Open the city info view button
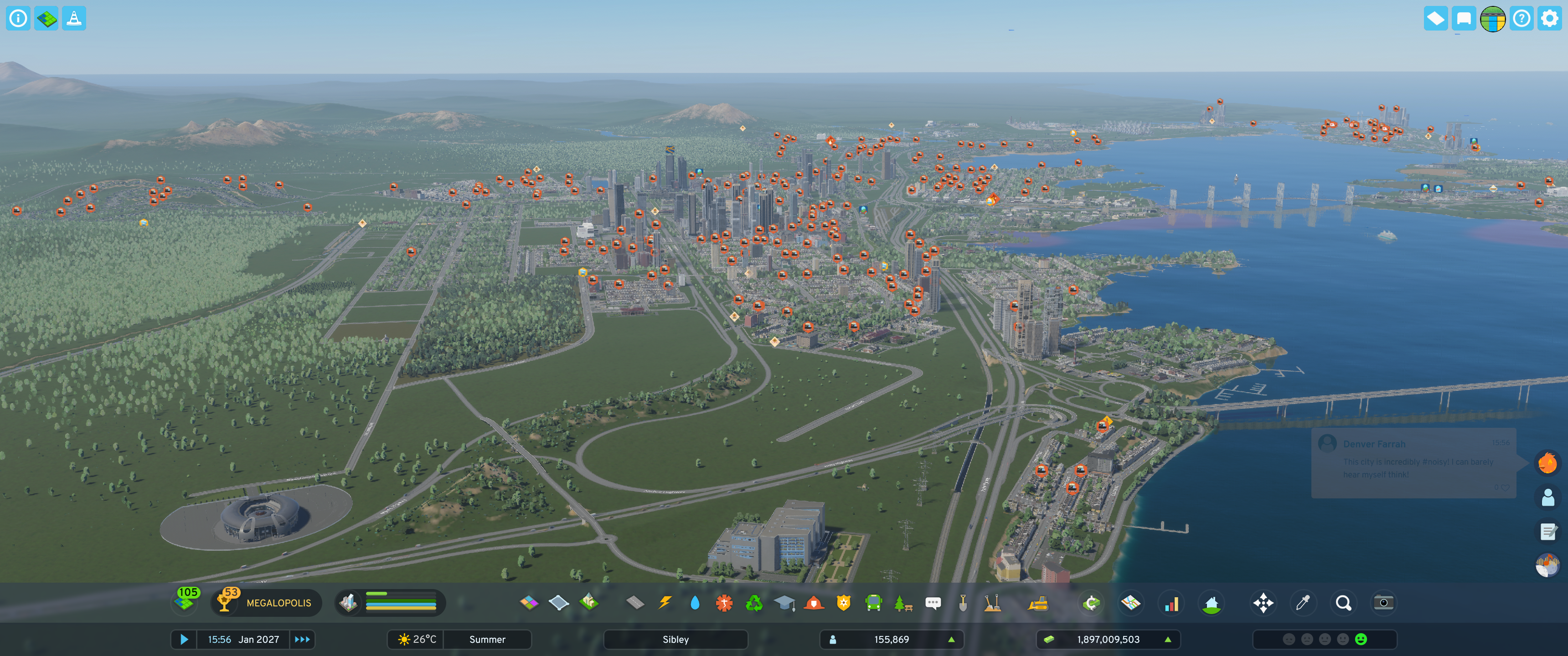This screenshot has width=1568, height=656. coord(18,18)
